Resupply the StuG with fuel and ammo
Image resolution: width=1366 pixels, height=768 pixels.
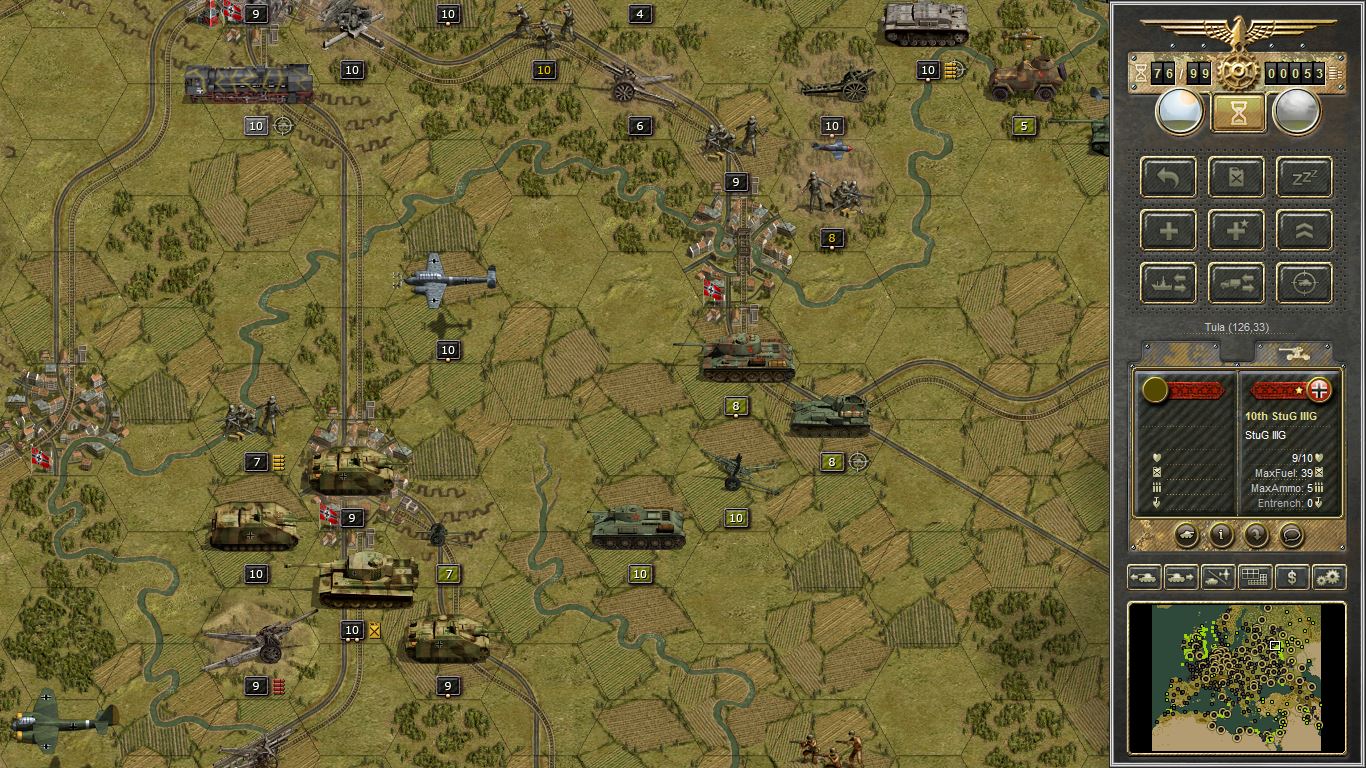tap(1236, 177)
